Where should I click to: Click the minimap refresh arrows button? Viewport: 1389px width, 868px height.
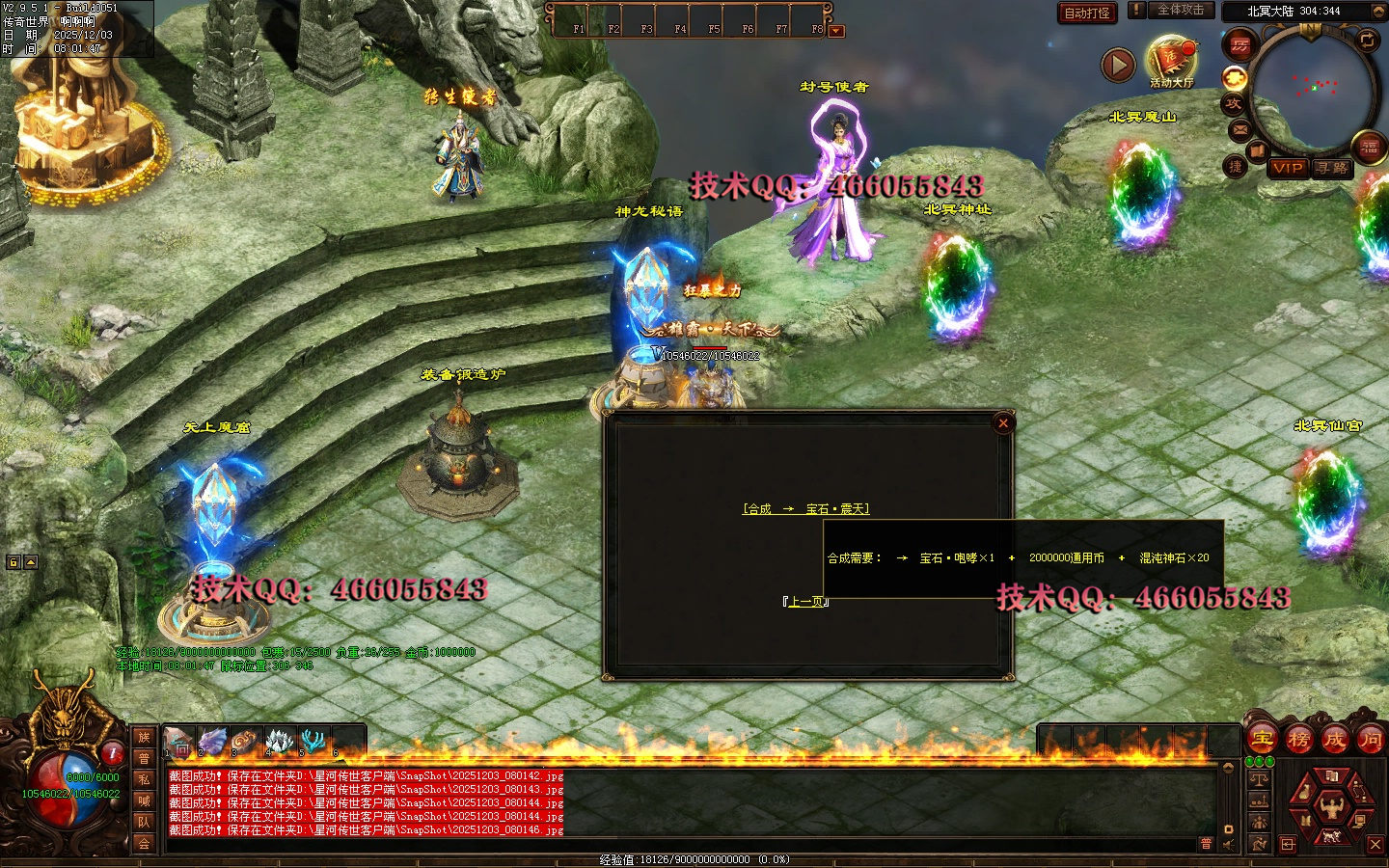pos(1367,41)
